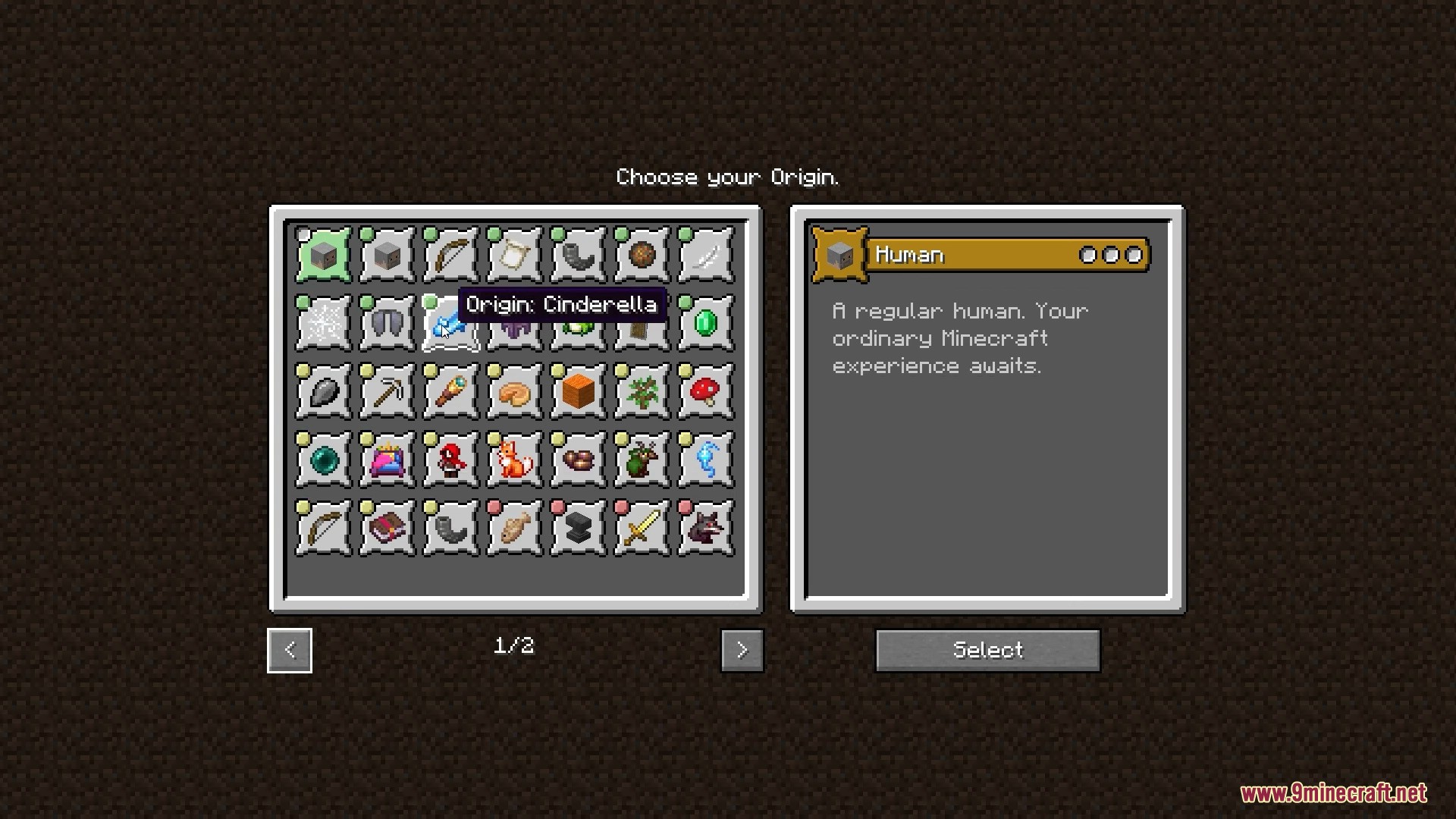The width and height of the screenshot is (1456, 819).
Task: Select the anvil origin icon
Action: pos(578,529)
